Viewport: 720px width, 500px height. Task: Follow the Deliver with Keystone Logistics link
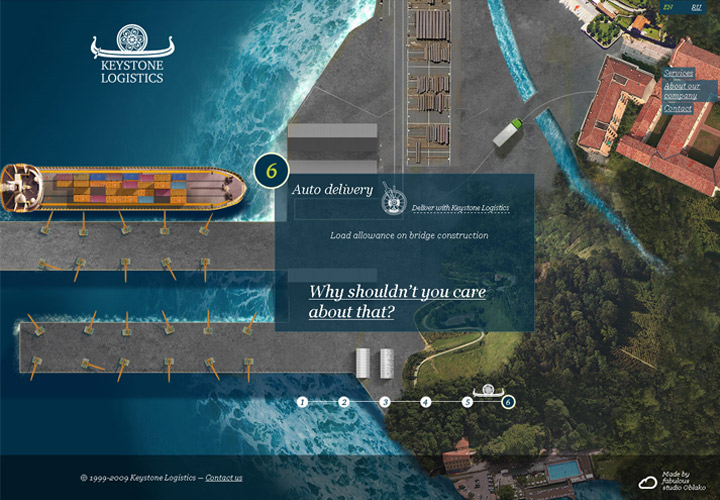click(x=460, y=207)
